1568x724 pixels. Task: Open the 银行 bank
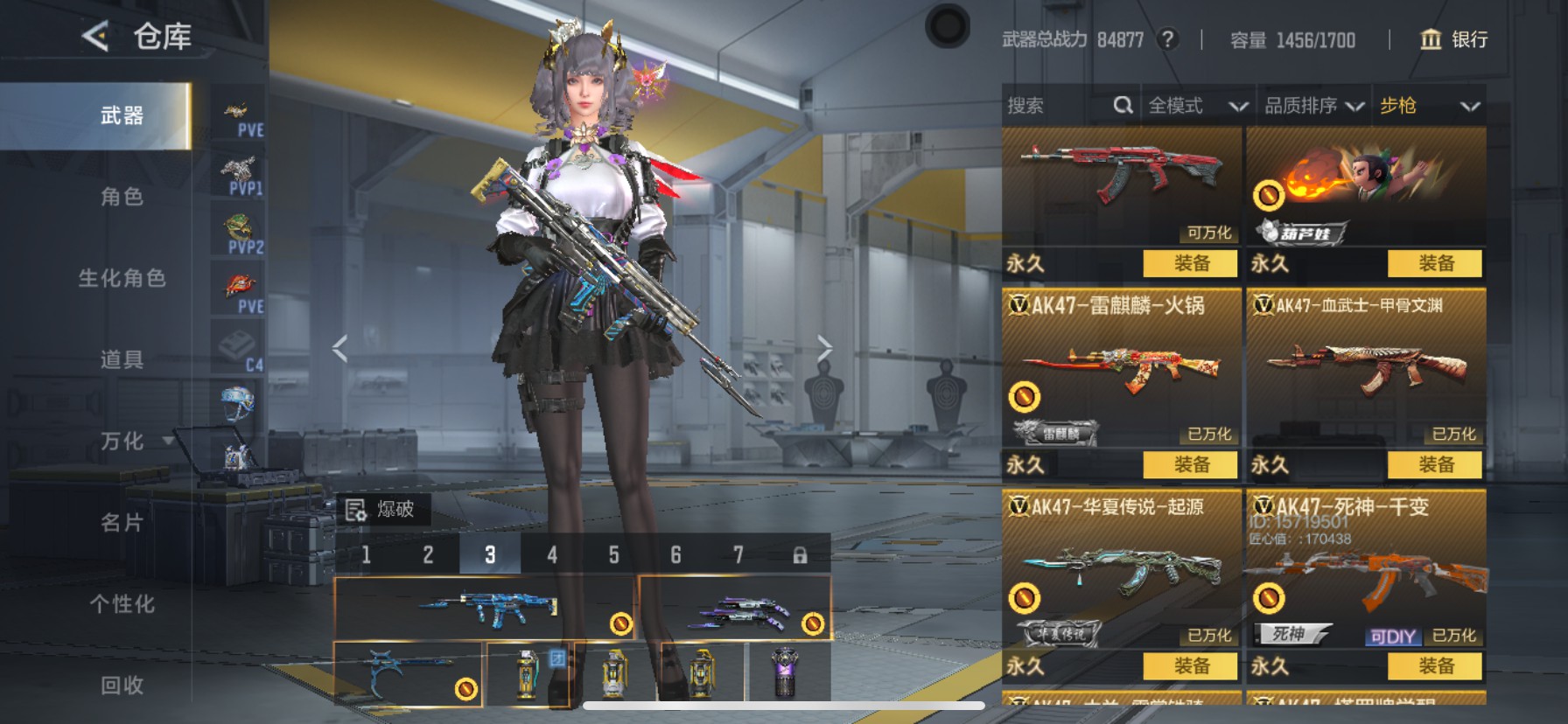point(1454,39)
